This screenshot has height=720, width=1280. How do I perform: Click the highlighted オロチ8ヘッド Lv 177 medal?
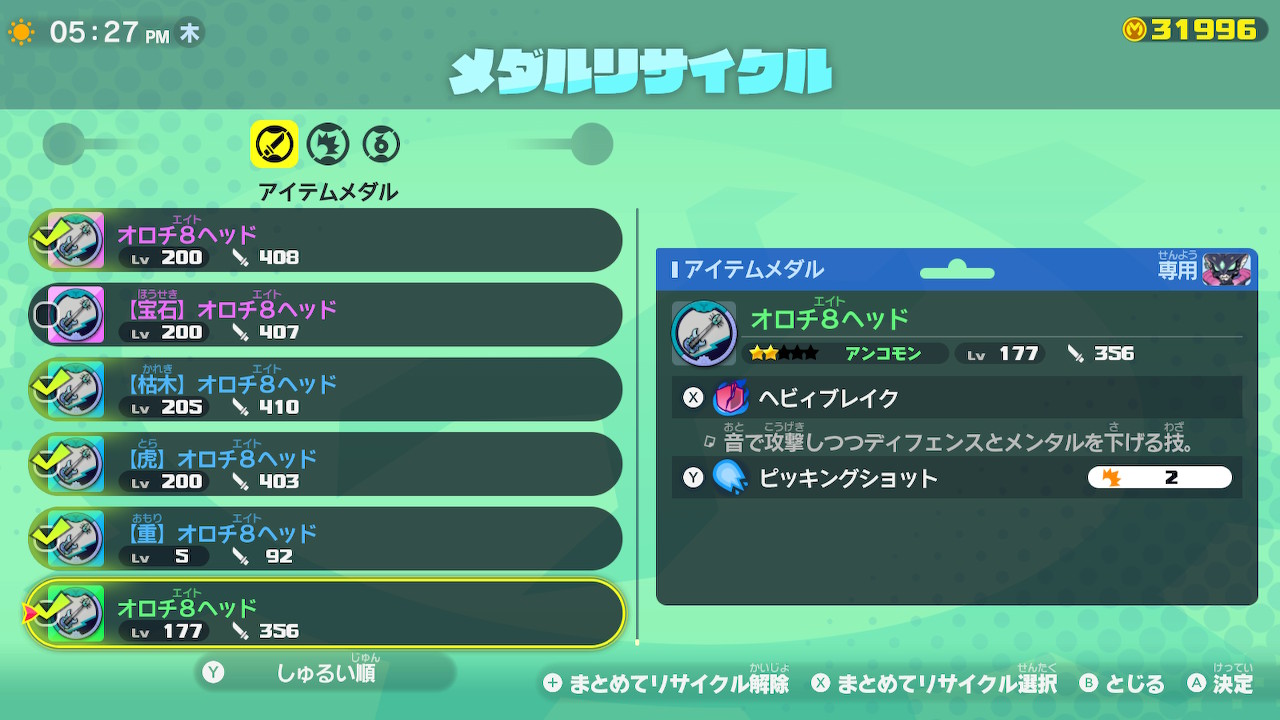coord(325,614)
